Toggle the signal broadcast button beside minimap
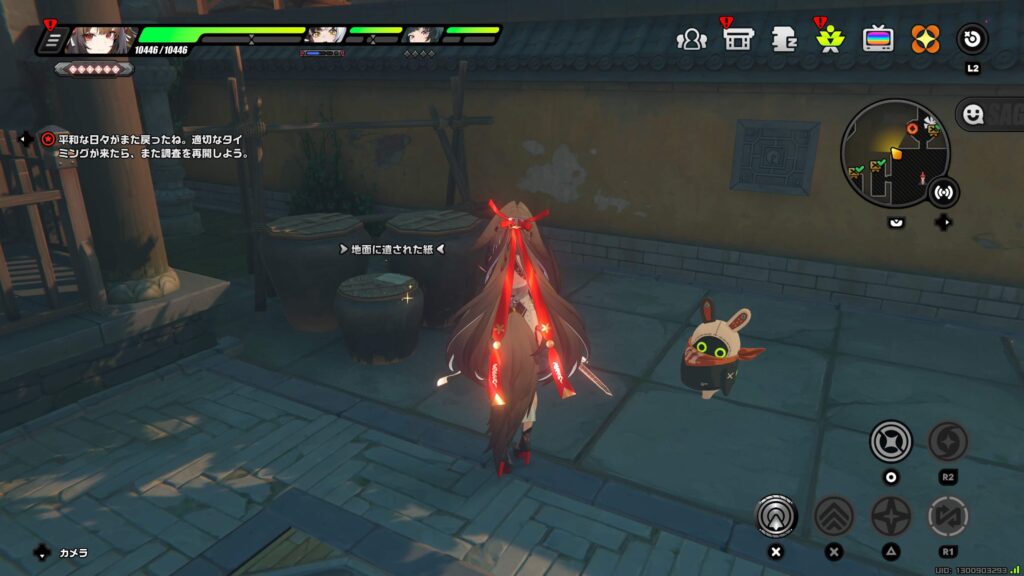Screen dimensions: 1024x576 (x=941, y=190)
